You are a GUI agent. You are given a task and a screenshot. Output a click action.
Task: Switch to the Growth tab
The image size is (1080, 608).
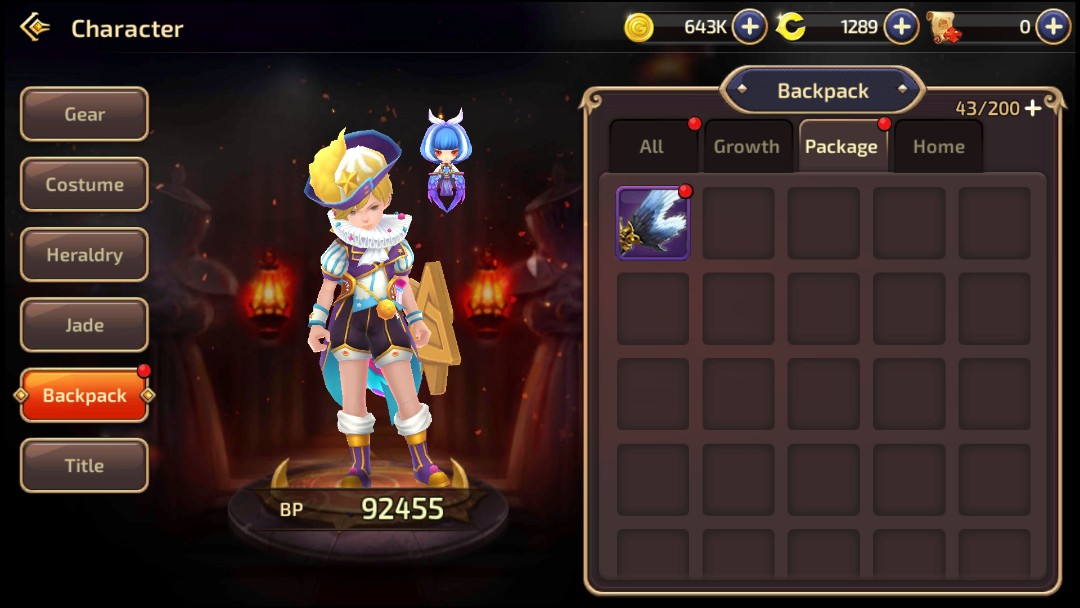coord(746,147)
